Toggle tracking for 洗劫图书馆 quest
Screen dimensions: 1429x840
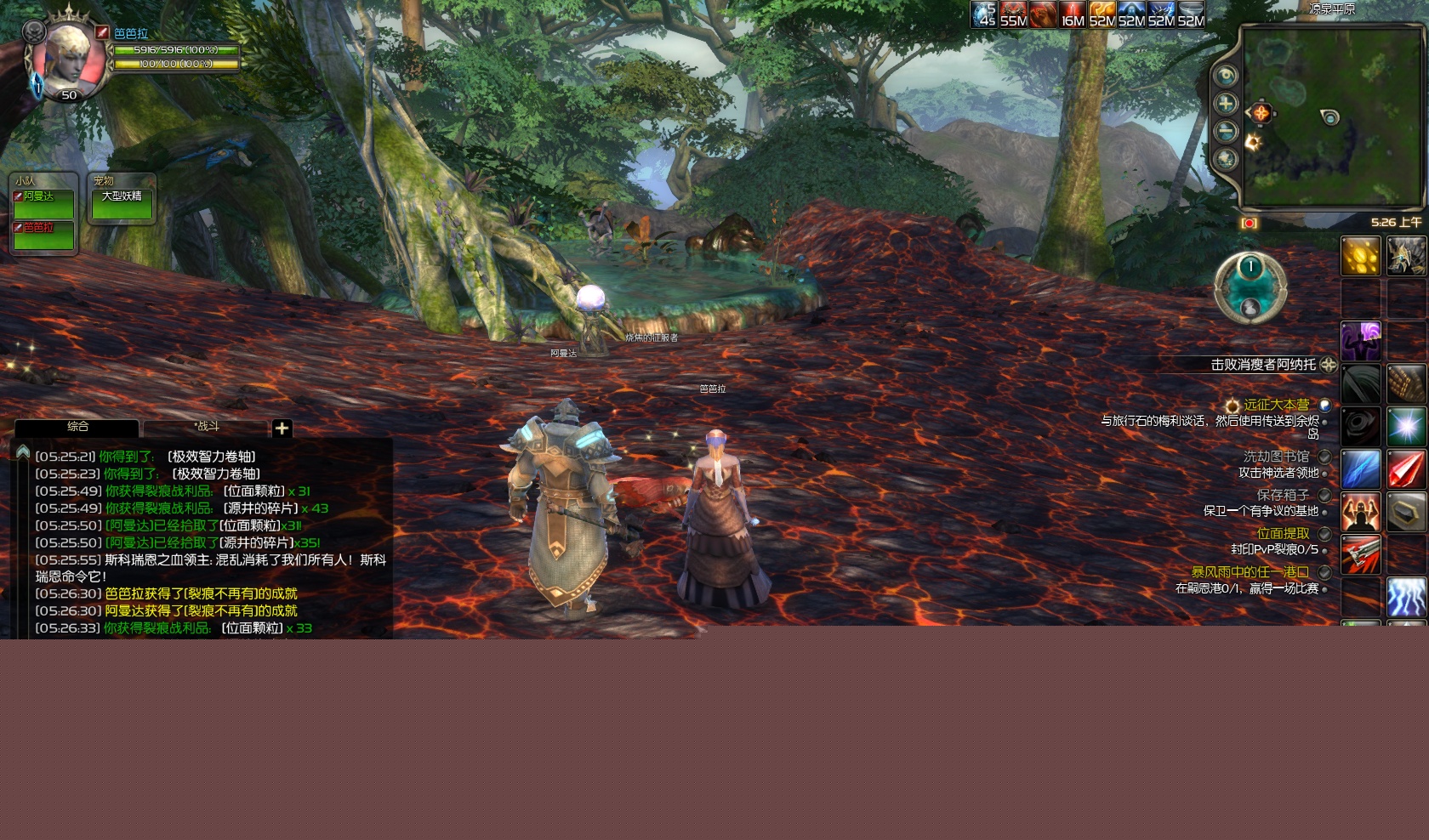pos(1324,457)
